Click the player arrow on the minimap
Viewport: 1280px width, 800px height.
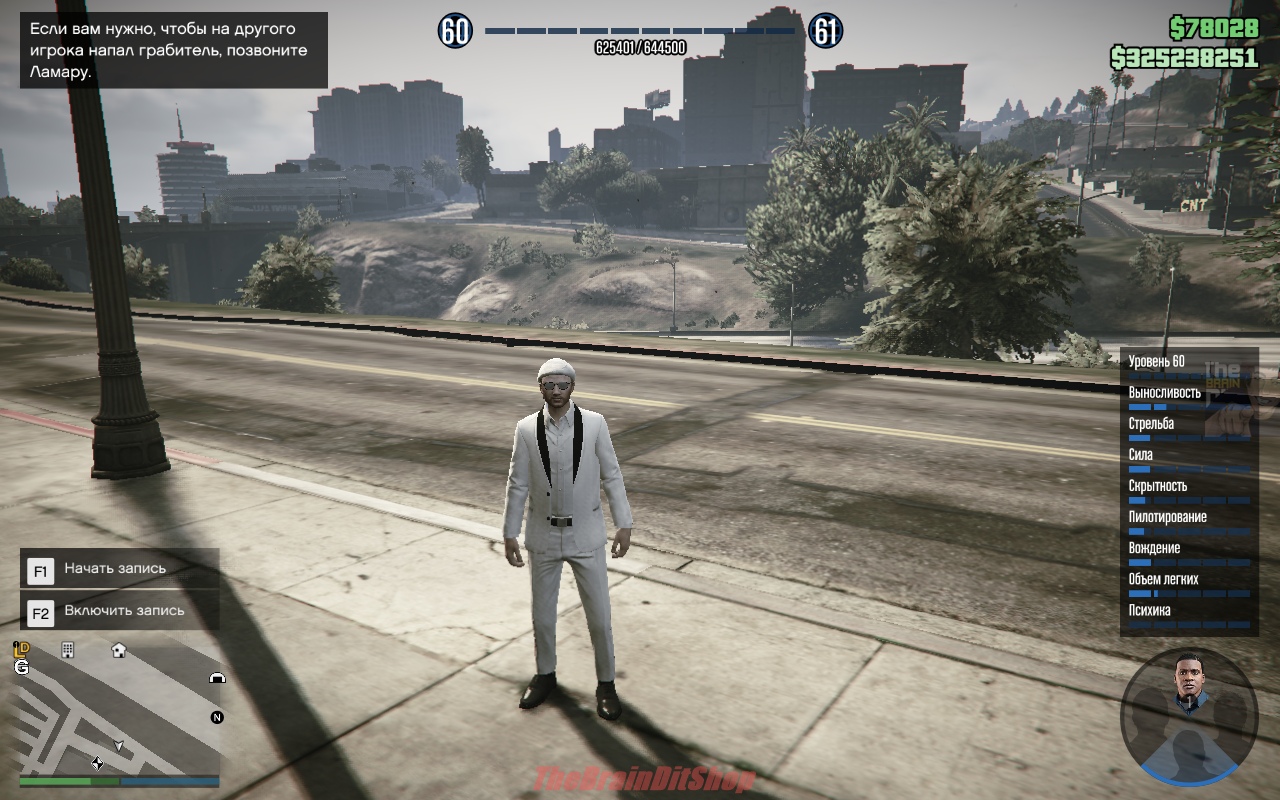119,746
